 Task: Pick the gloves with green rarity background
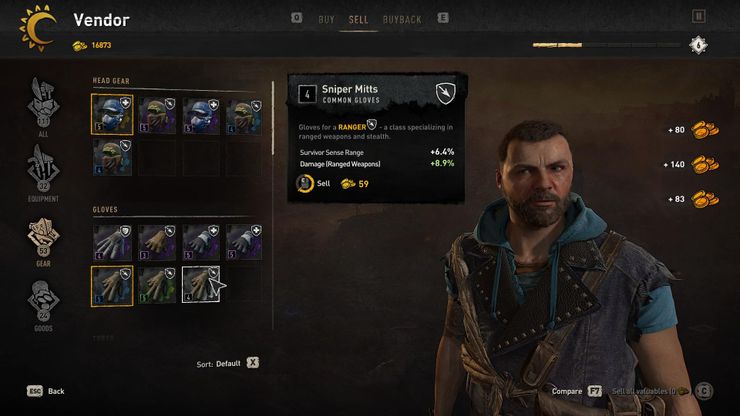[156, 284]
